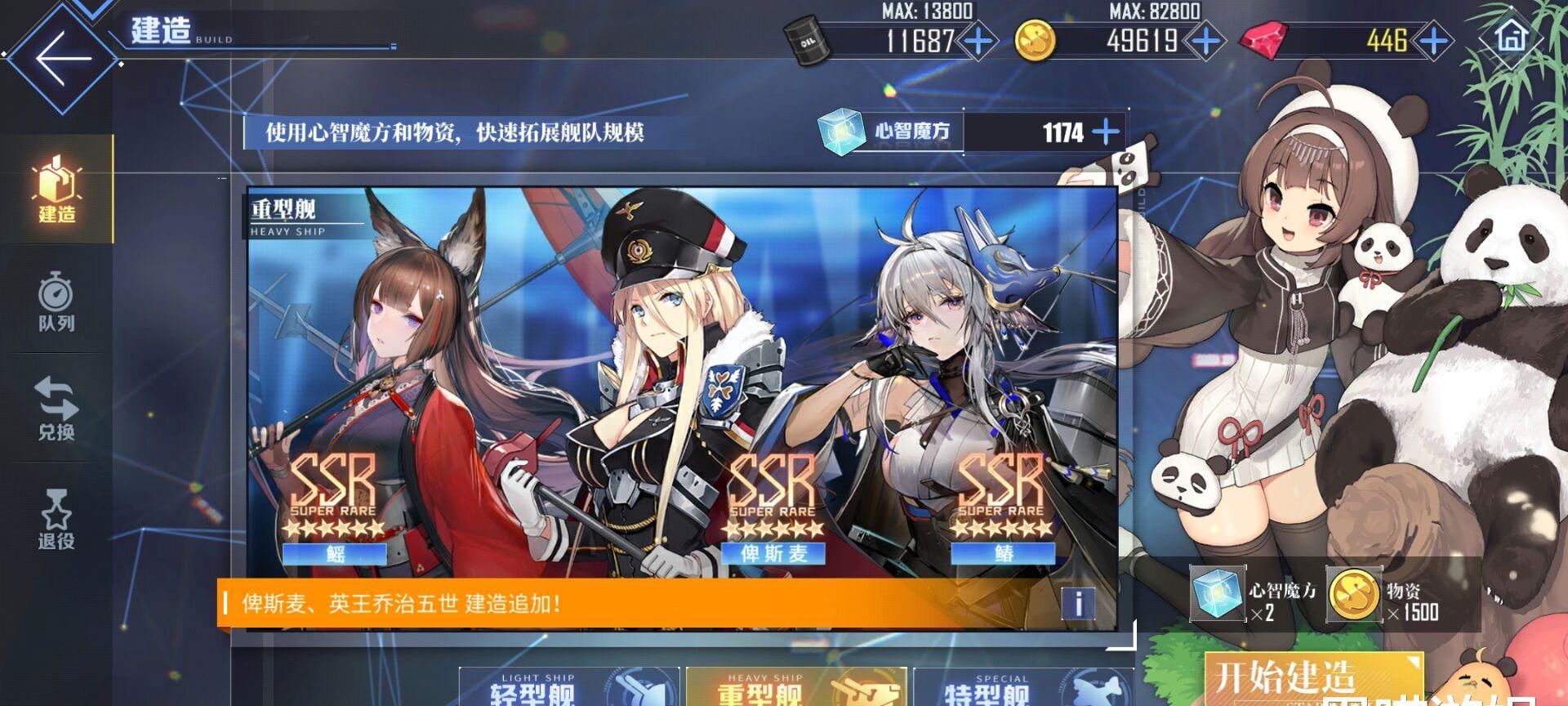The image size is (1568, 706).
Task: Open the 心智魔方 cube icon
Action: (x=840, y=131)
